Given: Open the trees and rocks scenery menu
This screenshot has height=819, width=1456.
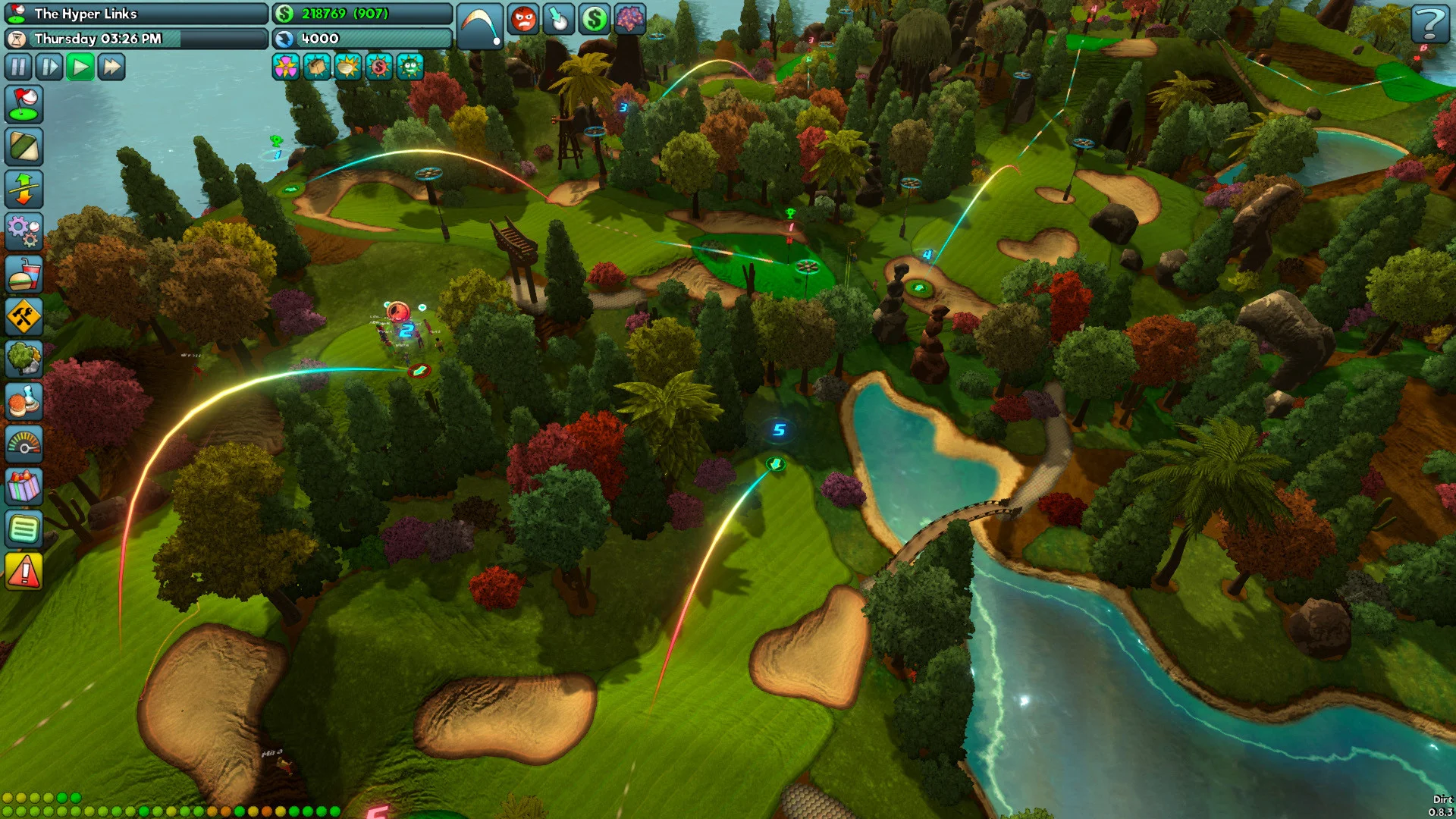Looking at the screenshot, I should click(x=24, y=359).
